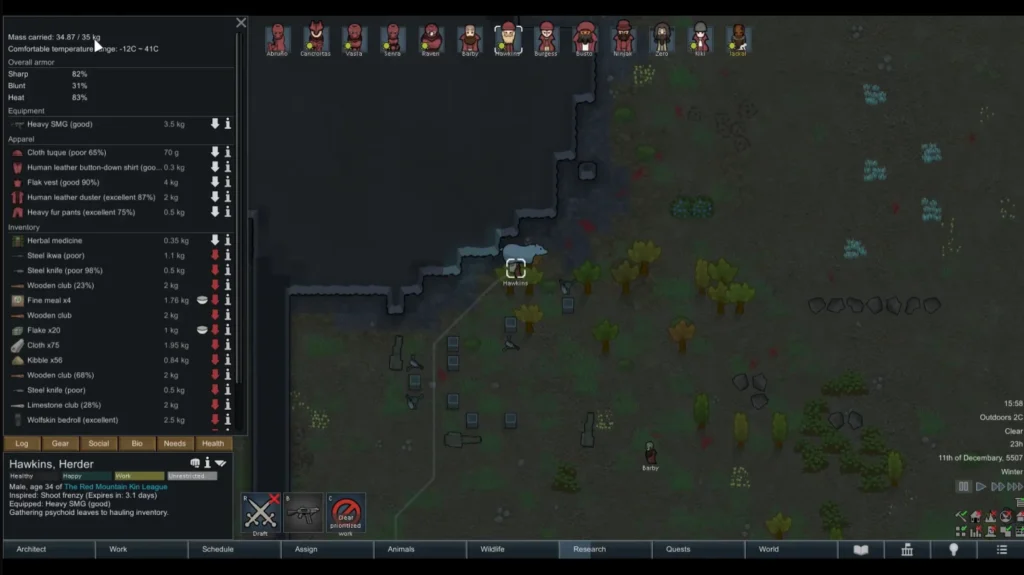The width and height of the screenshot is (1024, 575).
Task: Select colonist Zero's portrait
Action: 662,39
